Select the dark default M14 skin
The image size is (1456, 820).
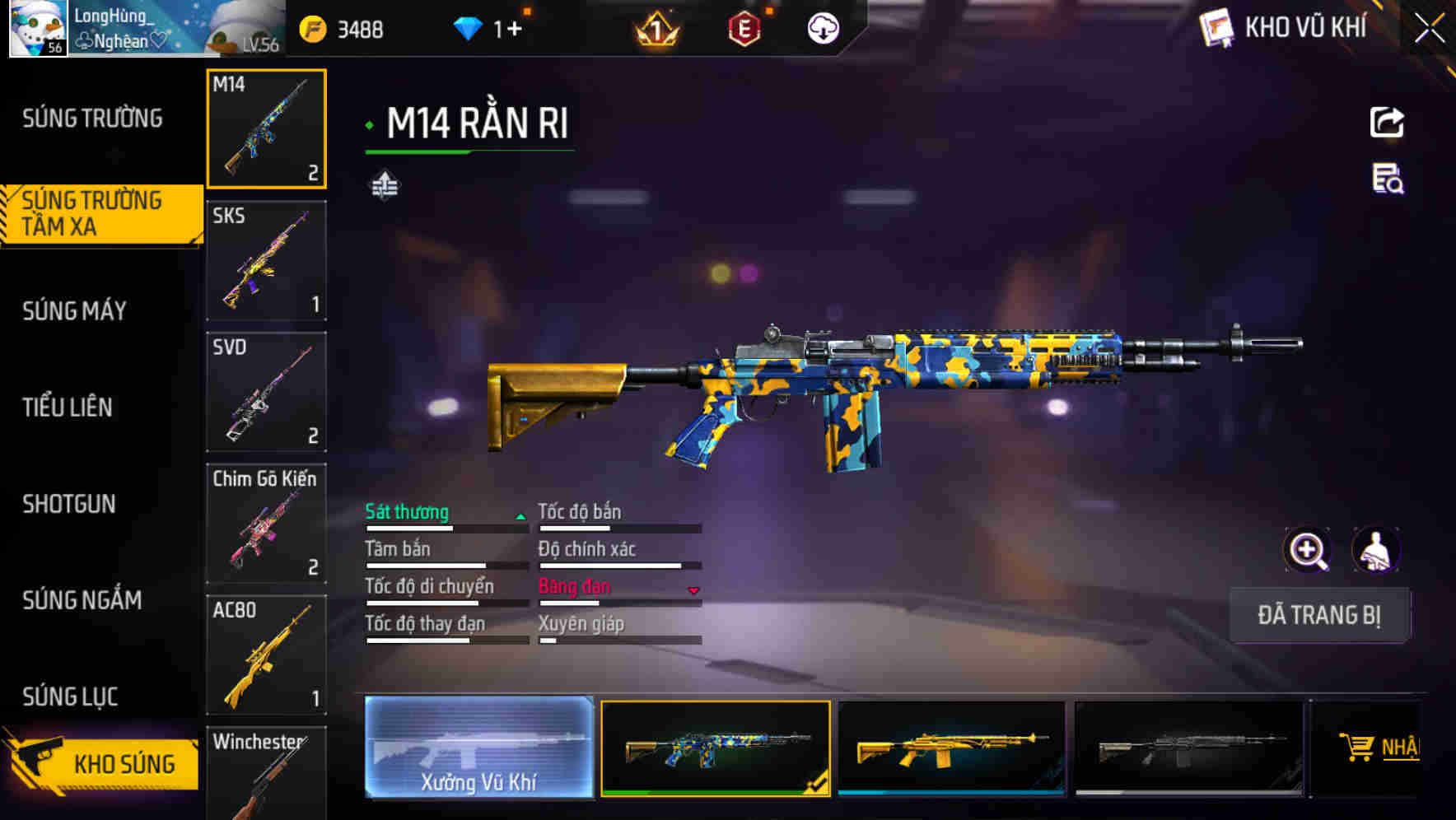[x=1188, y=748]
